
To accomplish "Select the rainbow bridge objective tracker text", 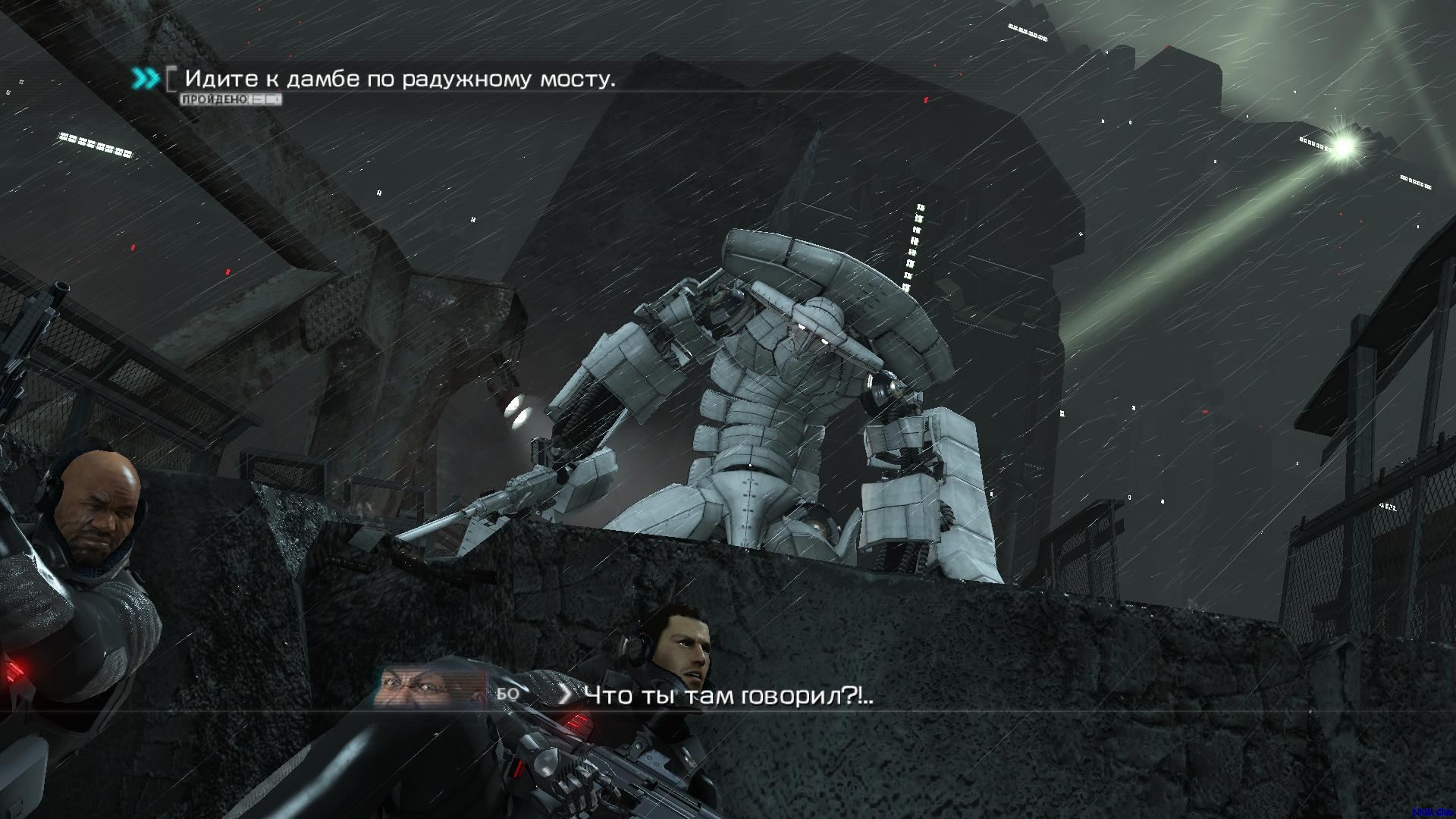I will pos(400,79).
